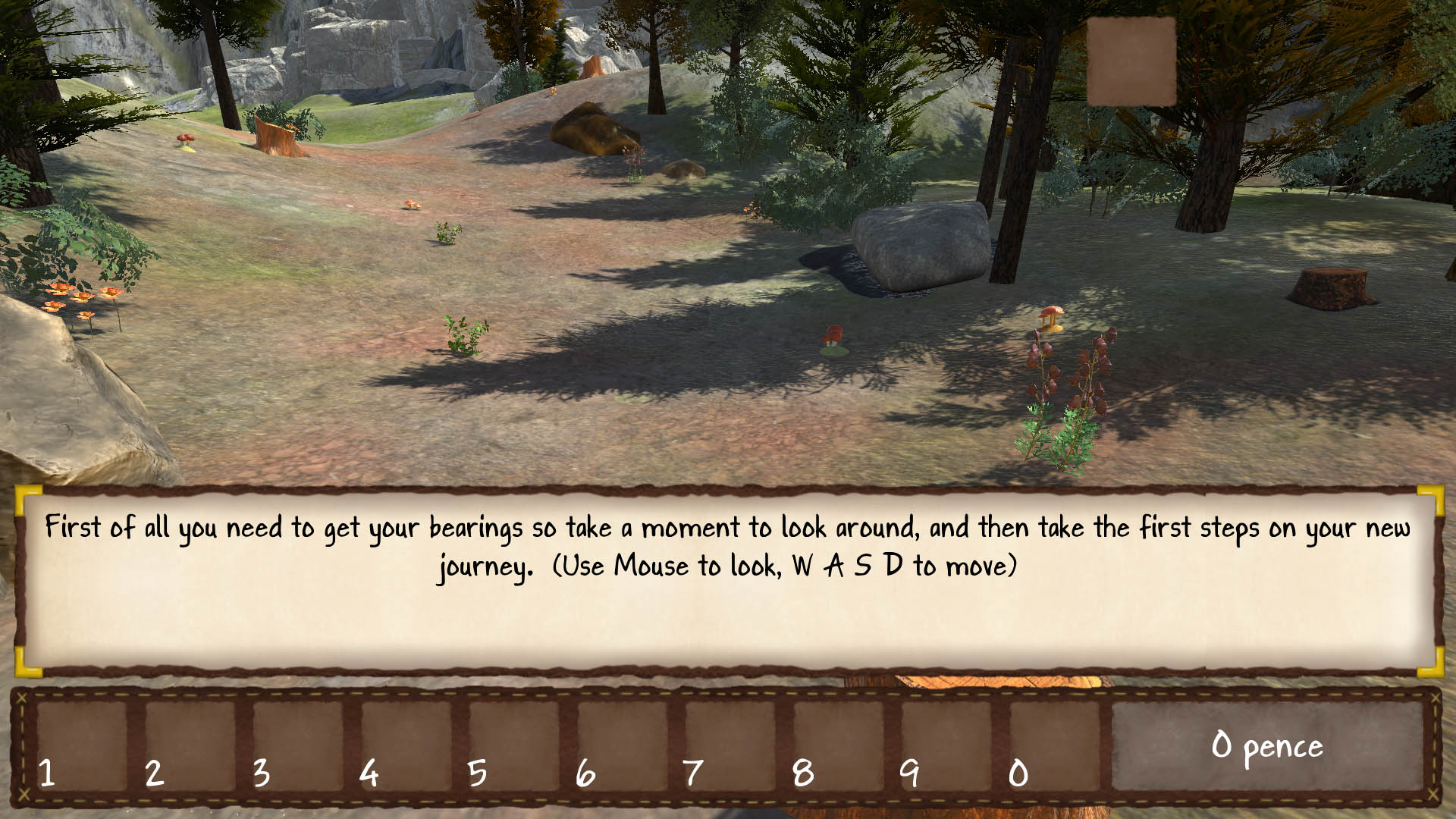Choose the hotbar slot labeled 2
Viewport: 1456px width, 819px height.
point(189,746)
